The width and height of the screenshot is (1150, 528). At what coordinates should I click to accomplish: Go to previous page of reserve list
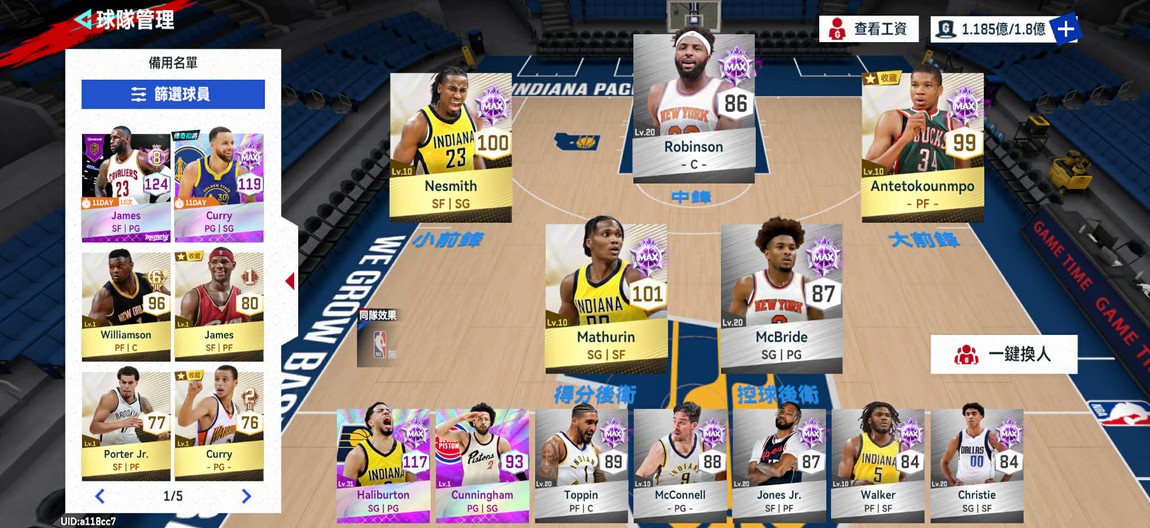pos(100,496)
